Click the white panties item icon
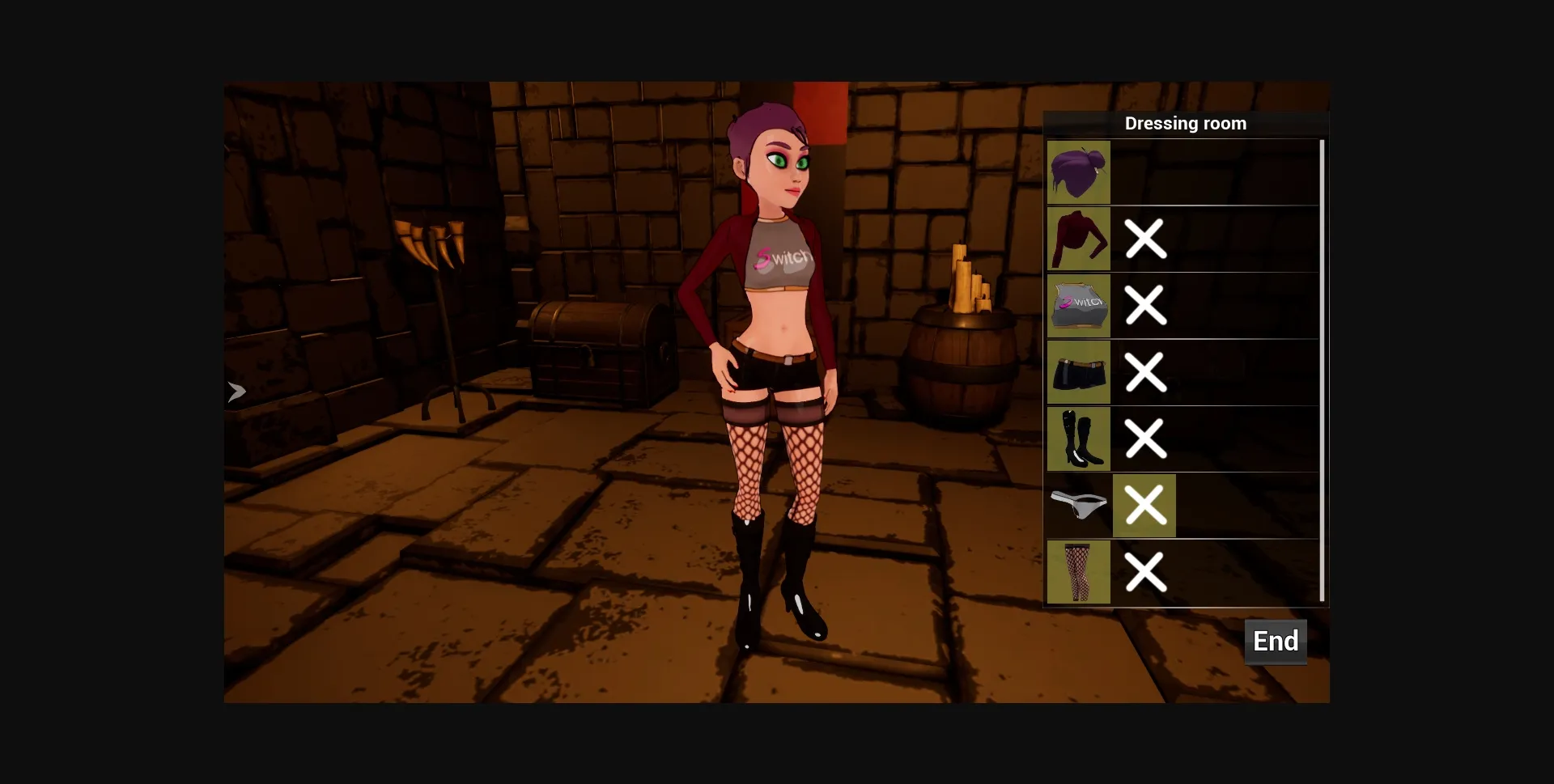1554x784 pixels. (x=1078, y=506)
